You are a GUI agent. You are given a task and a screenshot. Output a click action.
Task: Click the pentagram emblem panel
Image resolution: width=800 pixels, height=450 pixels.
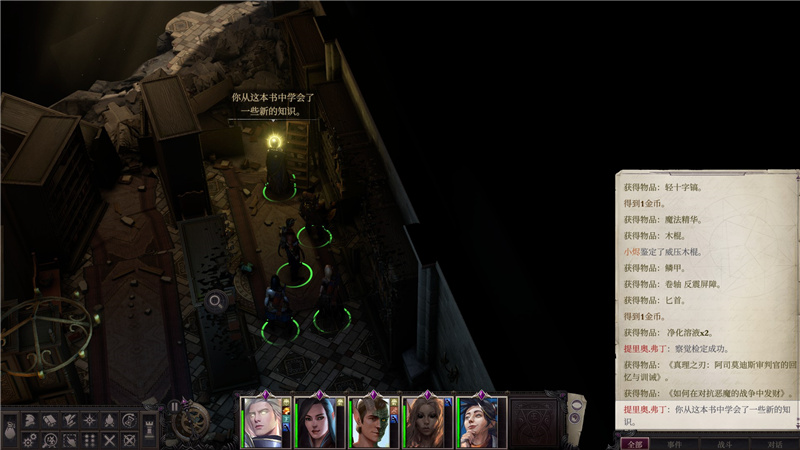[x=537, y=419]
